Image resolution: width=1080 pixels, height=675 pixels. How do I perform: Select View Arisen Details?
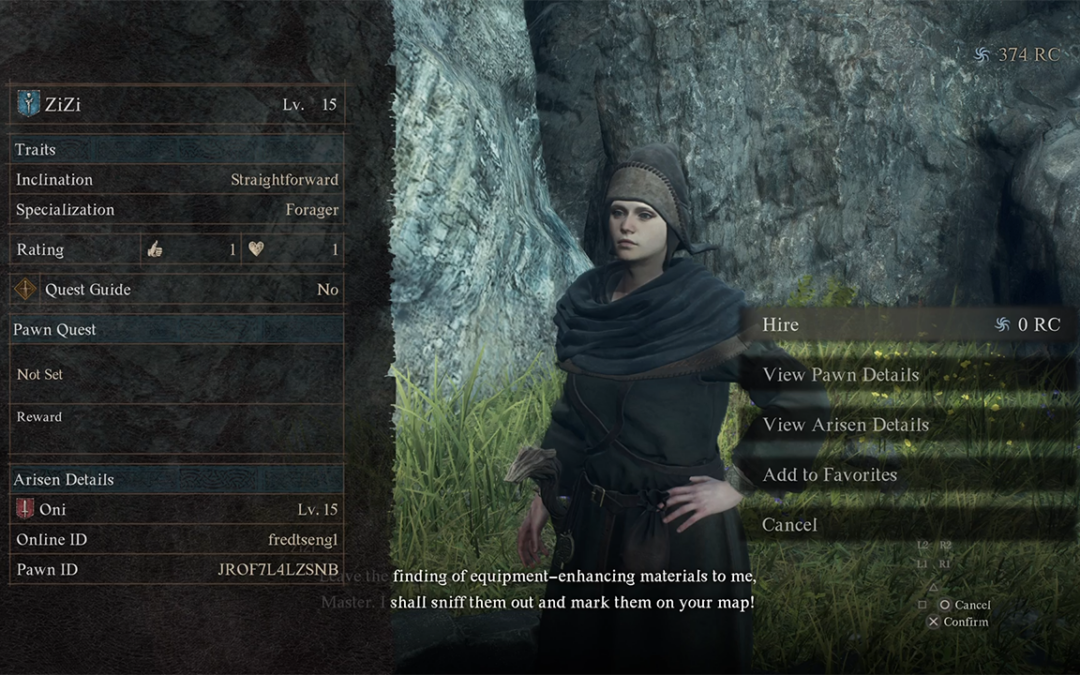pos(845,425)
